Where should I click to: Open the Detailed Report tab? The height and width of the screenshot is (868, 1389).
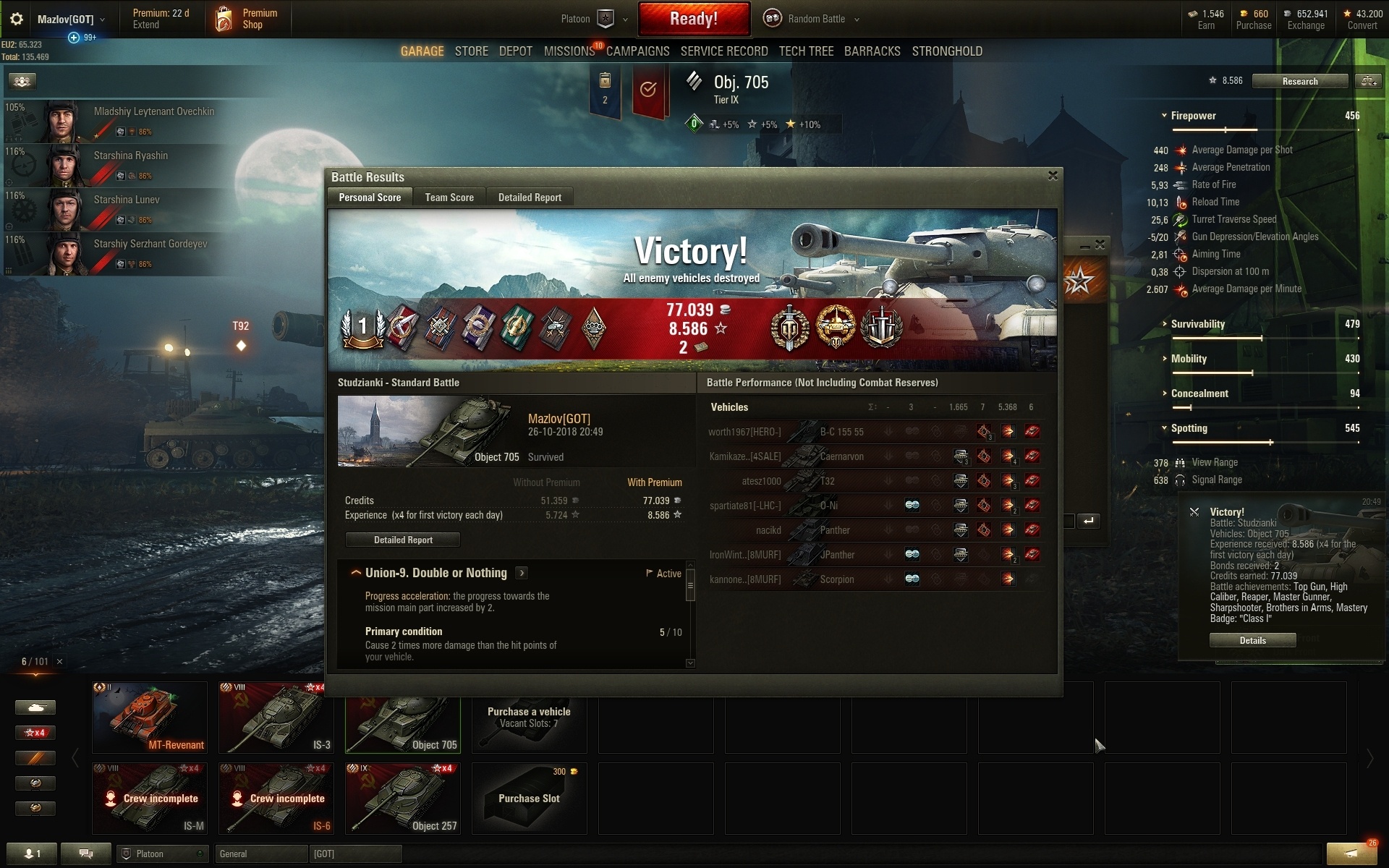pyautogui.click(x=530, y=197)
